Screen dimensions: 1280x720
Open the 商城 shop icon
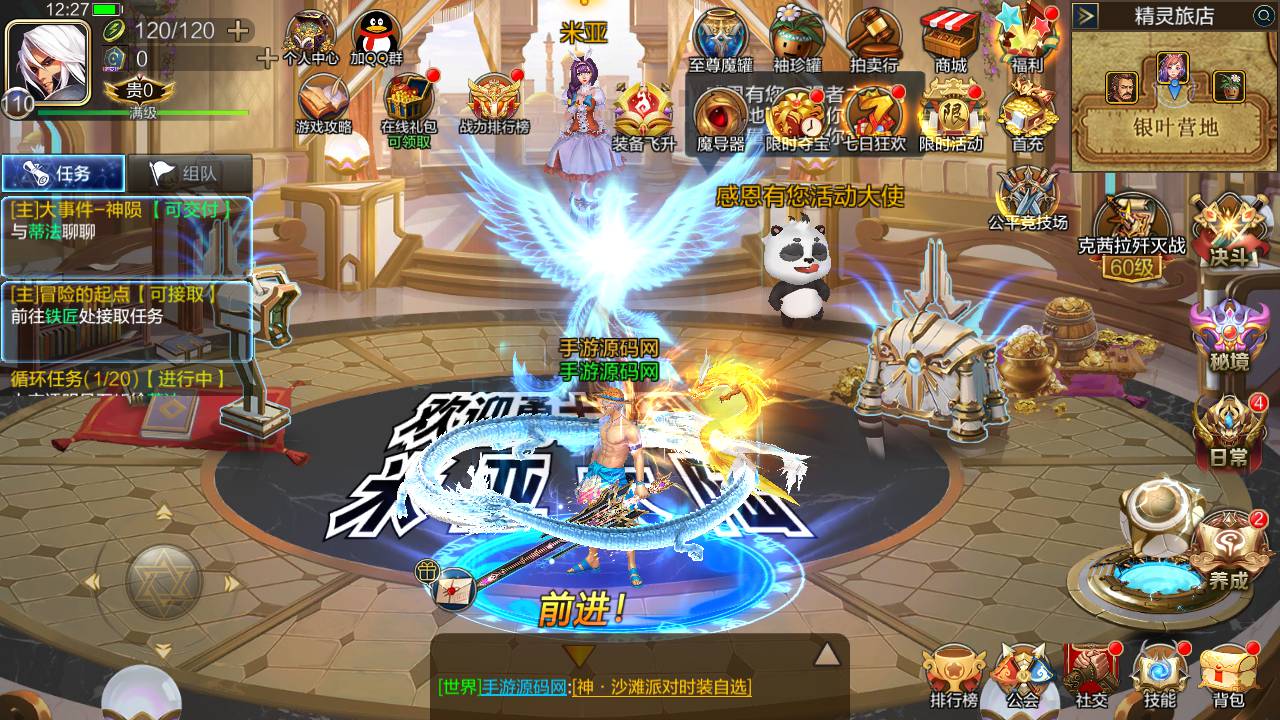(950, 40)
